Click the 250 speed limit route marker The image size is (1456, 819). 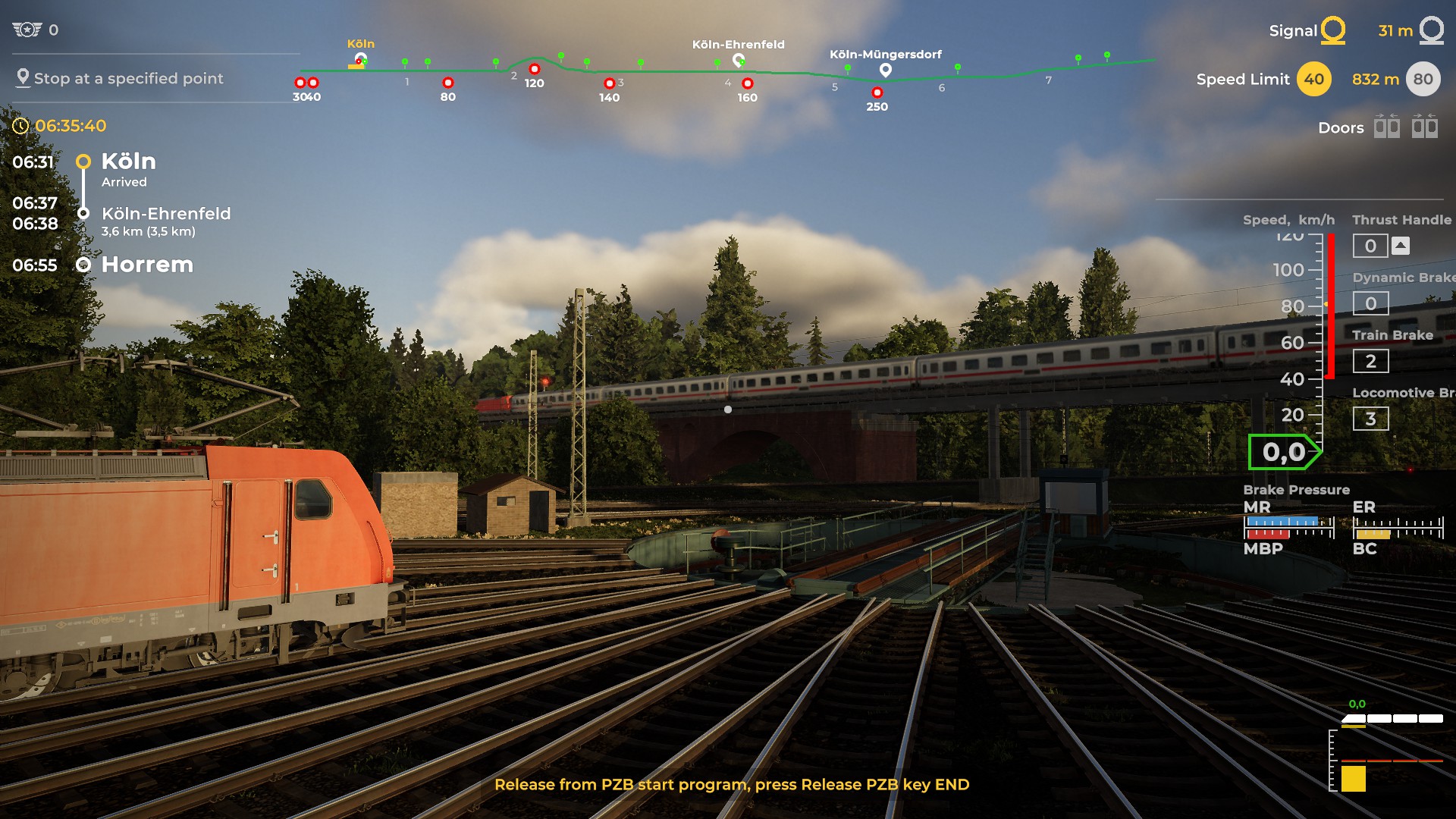click(877, 93)
